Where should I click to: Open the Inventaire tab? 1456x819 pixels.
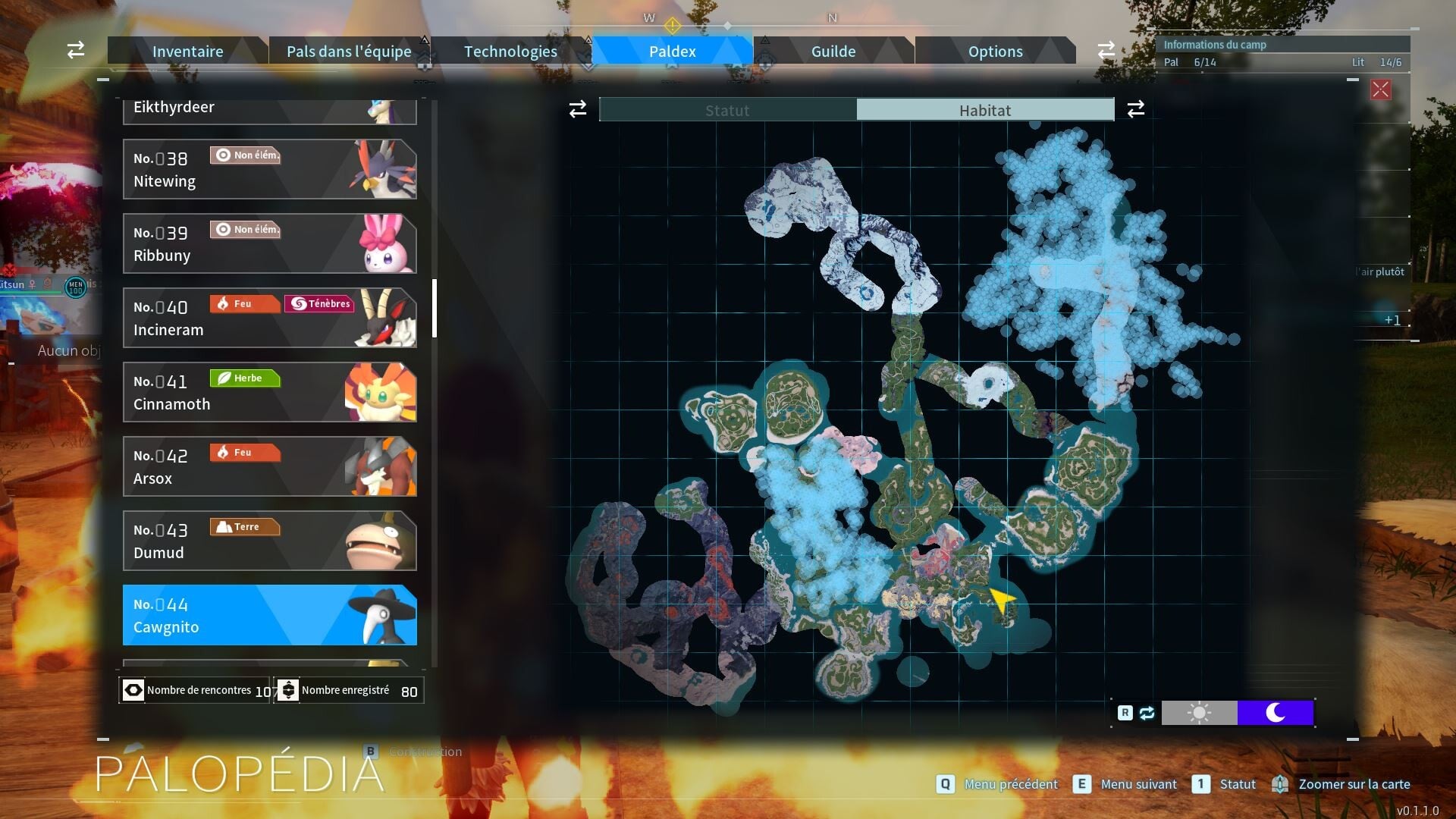point(187,51)
